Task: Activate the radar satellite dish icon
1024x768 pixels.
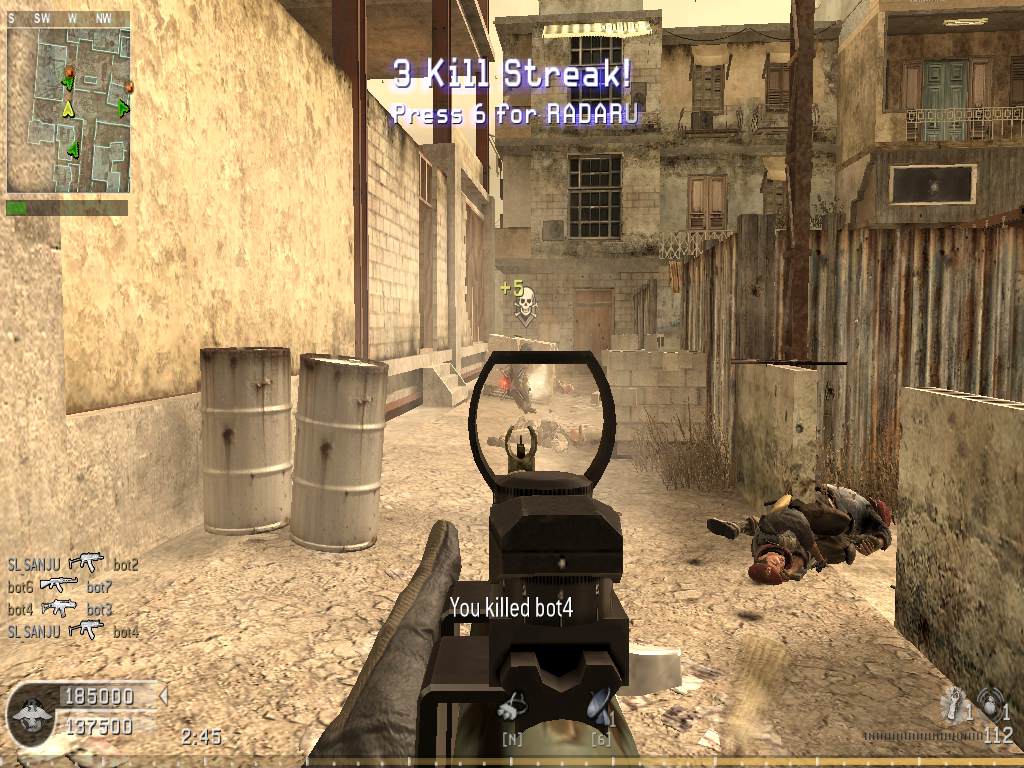Action: [600, 706]
